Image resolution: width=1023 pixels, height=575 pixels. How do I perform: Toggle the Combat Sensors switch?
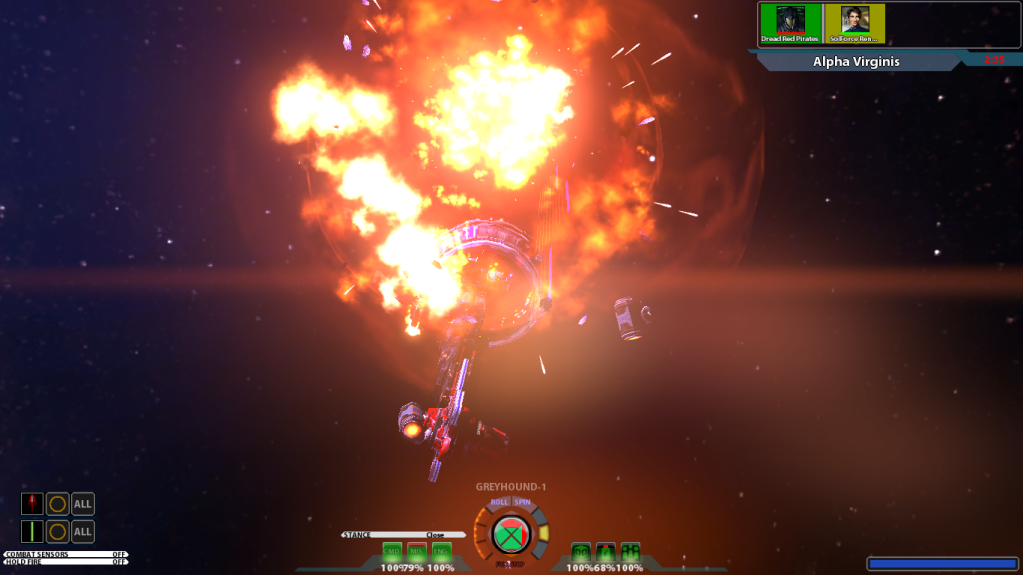point(65,554)
